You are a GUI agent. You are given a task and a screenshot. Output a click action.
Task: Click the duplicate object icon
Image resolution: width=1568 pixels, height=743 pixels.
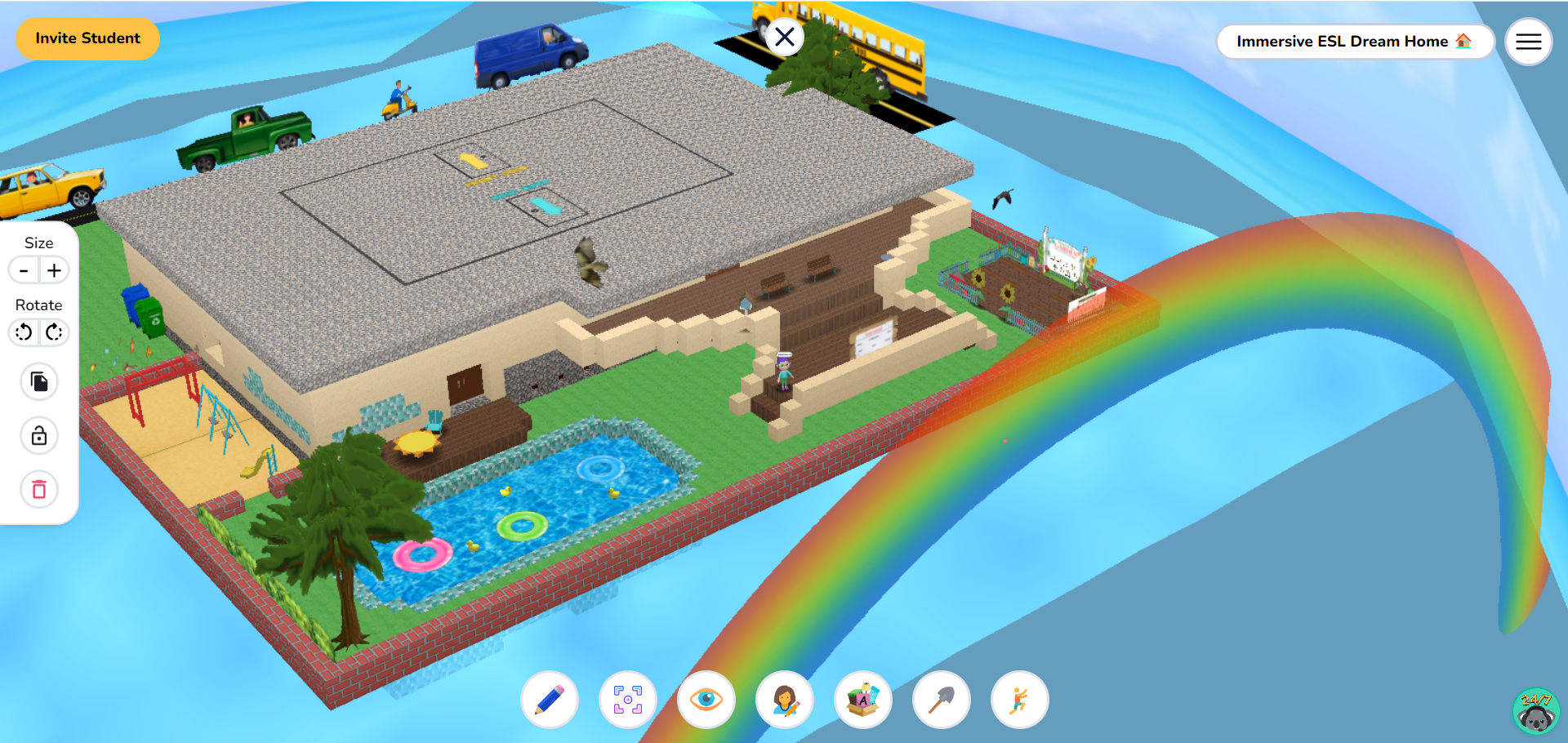(x=38, y=381)
